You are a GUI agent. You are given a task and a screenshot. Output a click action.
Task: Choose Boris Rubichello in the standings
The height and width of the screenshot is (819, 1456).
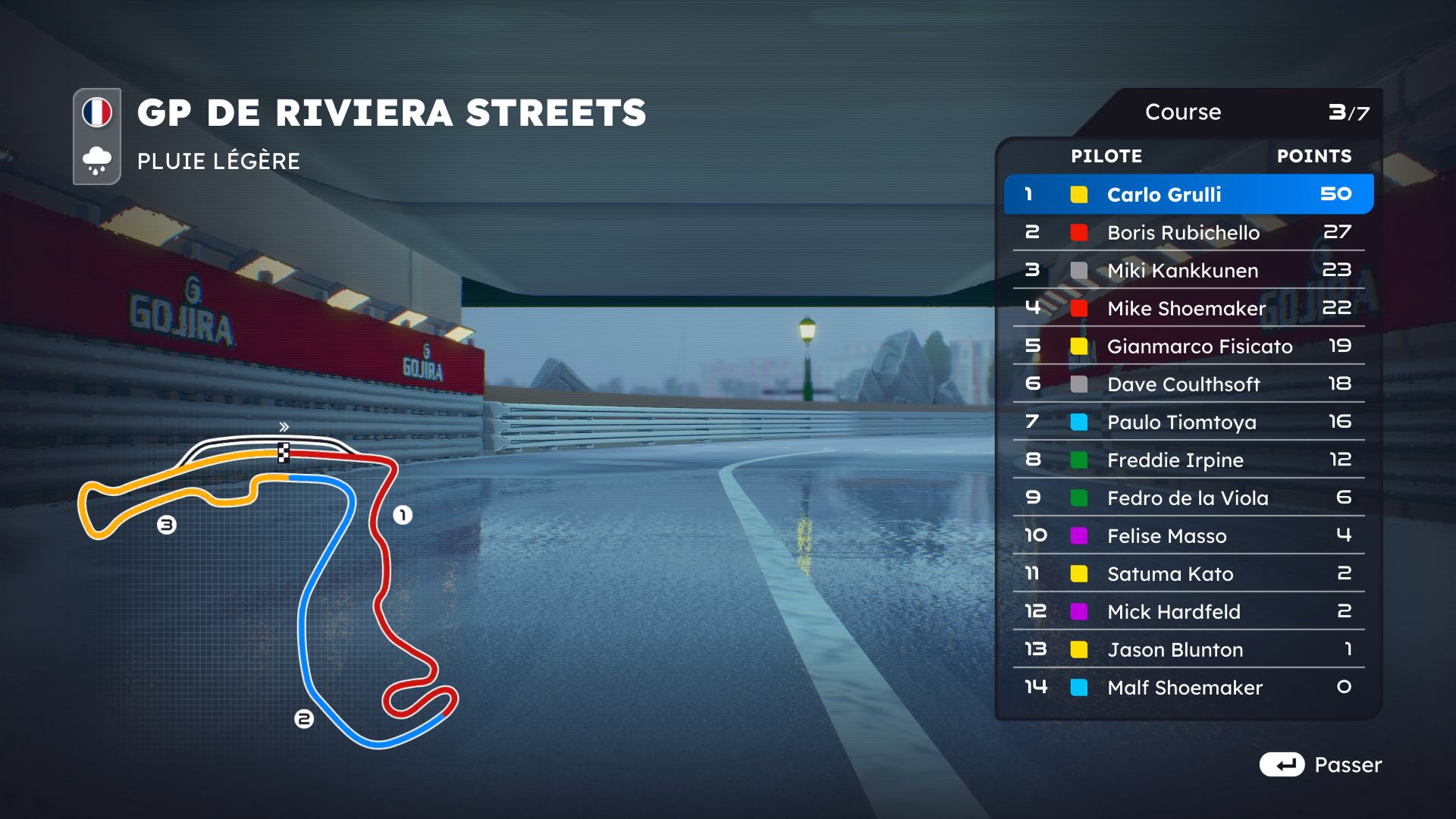click(x=1188, y=232)
